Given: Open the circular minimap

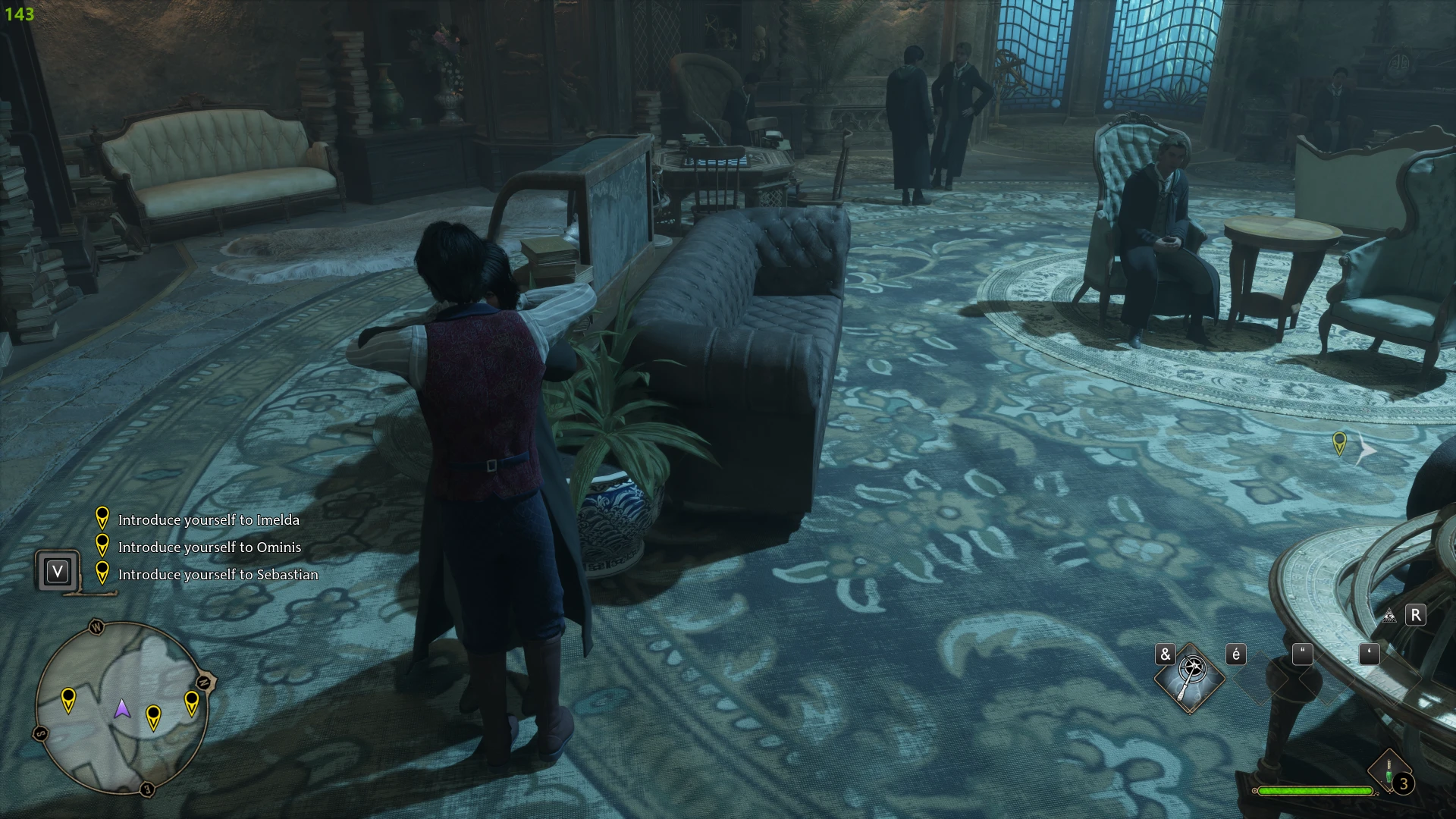Looking at the screenshot, I should click(121, 708).
